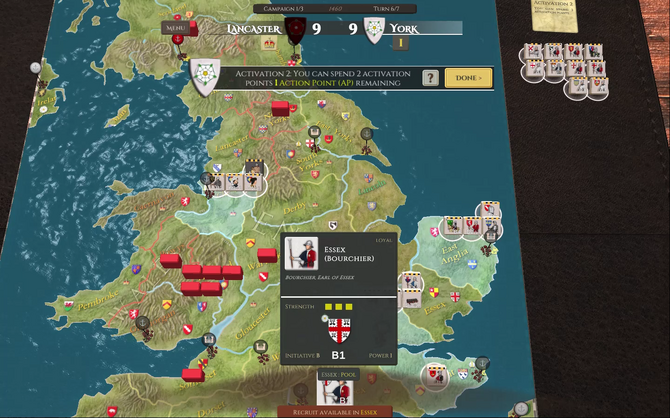Open the Menu button
The height and width of the screenshot is (418, 670).
(175, 30)
